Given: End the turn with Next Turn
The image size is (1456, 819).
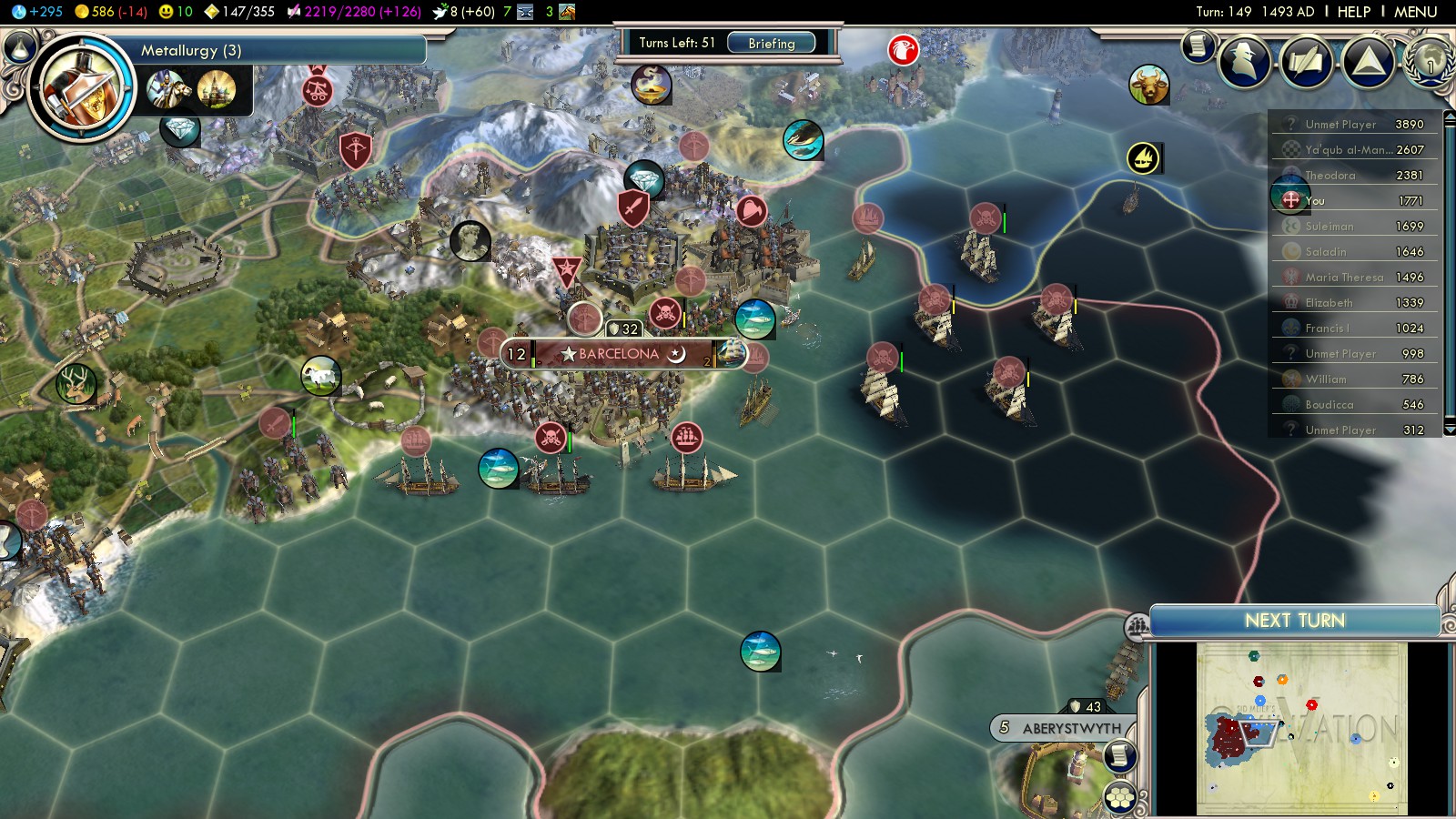Looking at the screenshot, I should tap(1294, 621).
